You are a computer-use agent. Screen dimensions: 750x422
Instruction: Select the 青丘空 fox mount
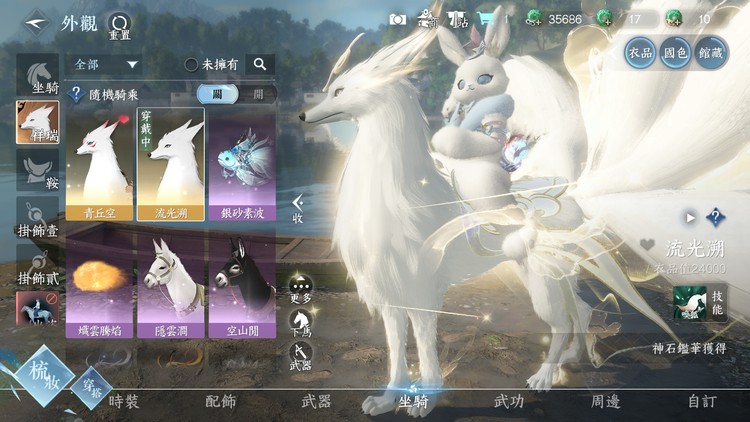99,162
